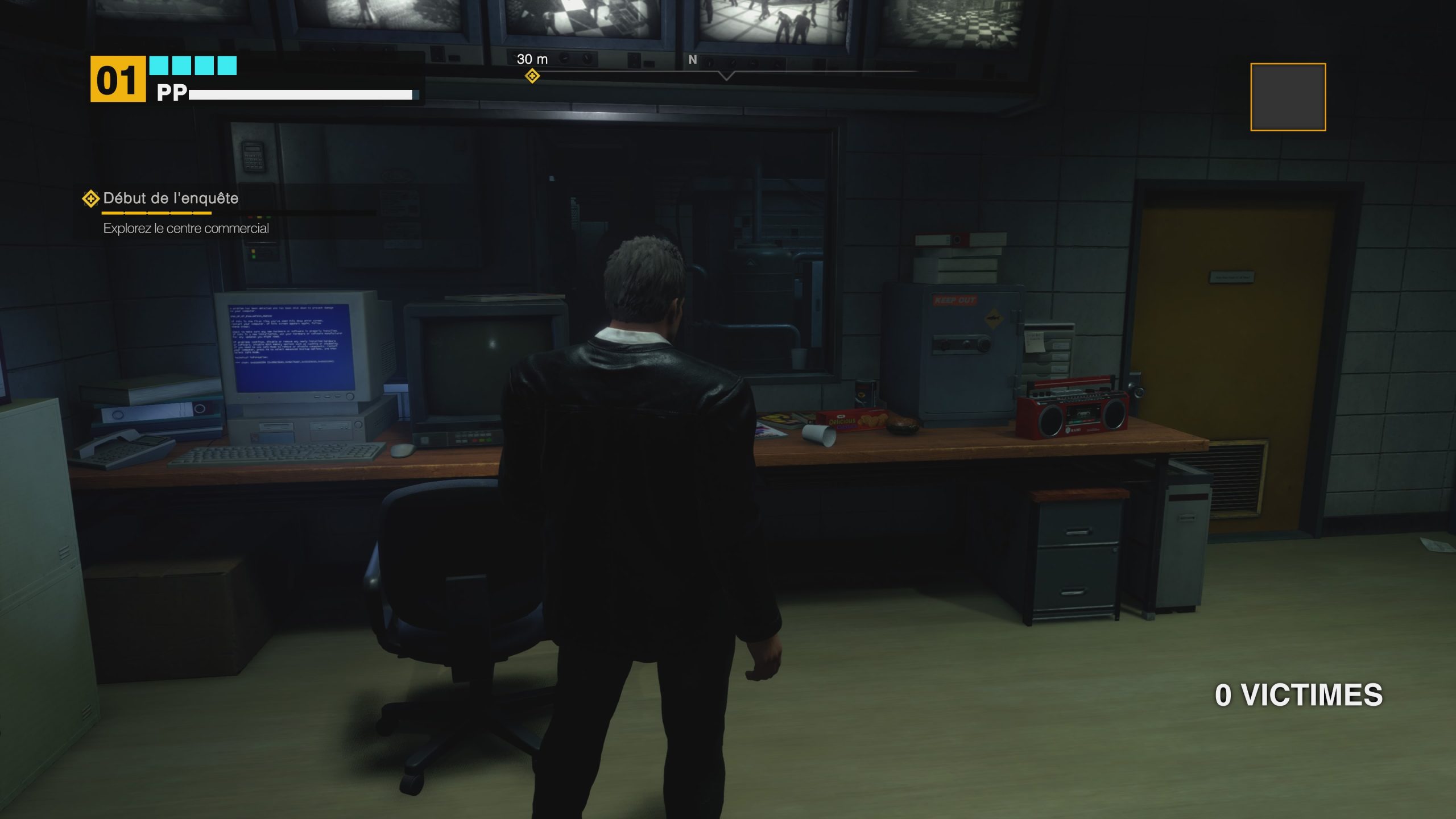Click a cyan health block above the PP bar
This screenshot has width=1456, height=819.
pyautogui.click(x=159, y=67)
